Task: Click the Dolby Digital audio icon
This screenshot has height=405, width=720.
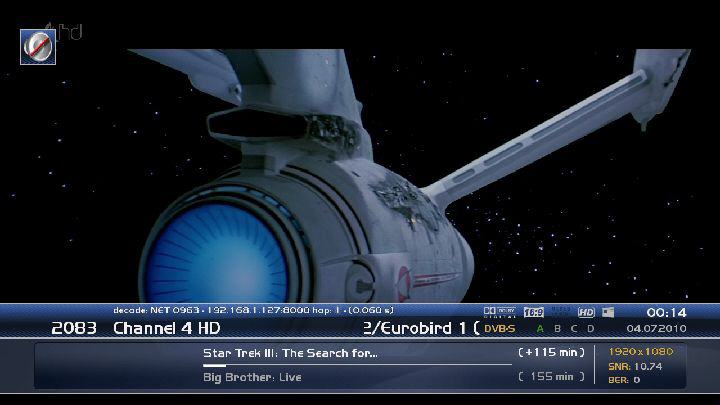Action: pyautogui.click(x=499, y=312)
